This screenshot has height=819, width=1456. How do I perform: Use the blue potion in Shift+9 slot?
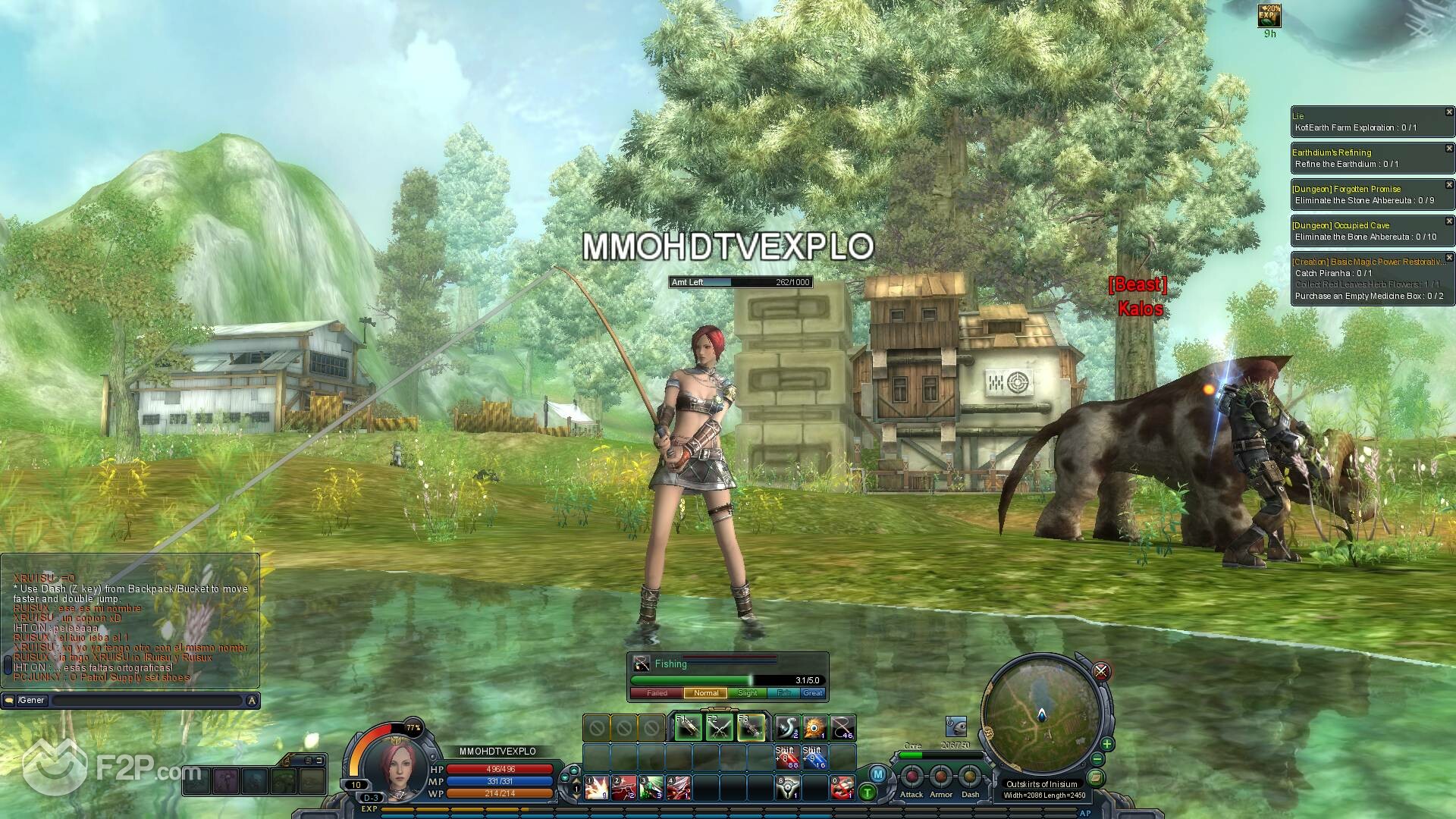814,758
